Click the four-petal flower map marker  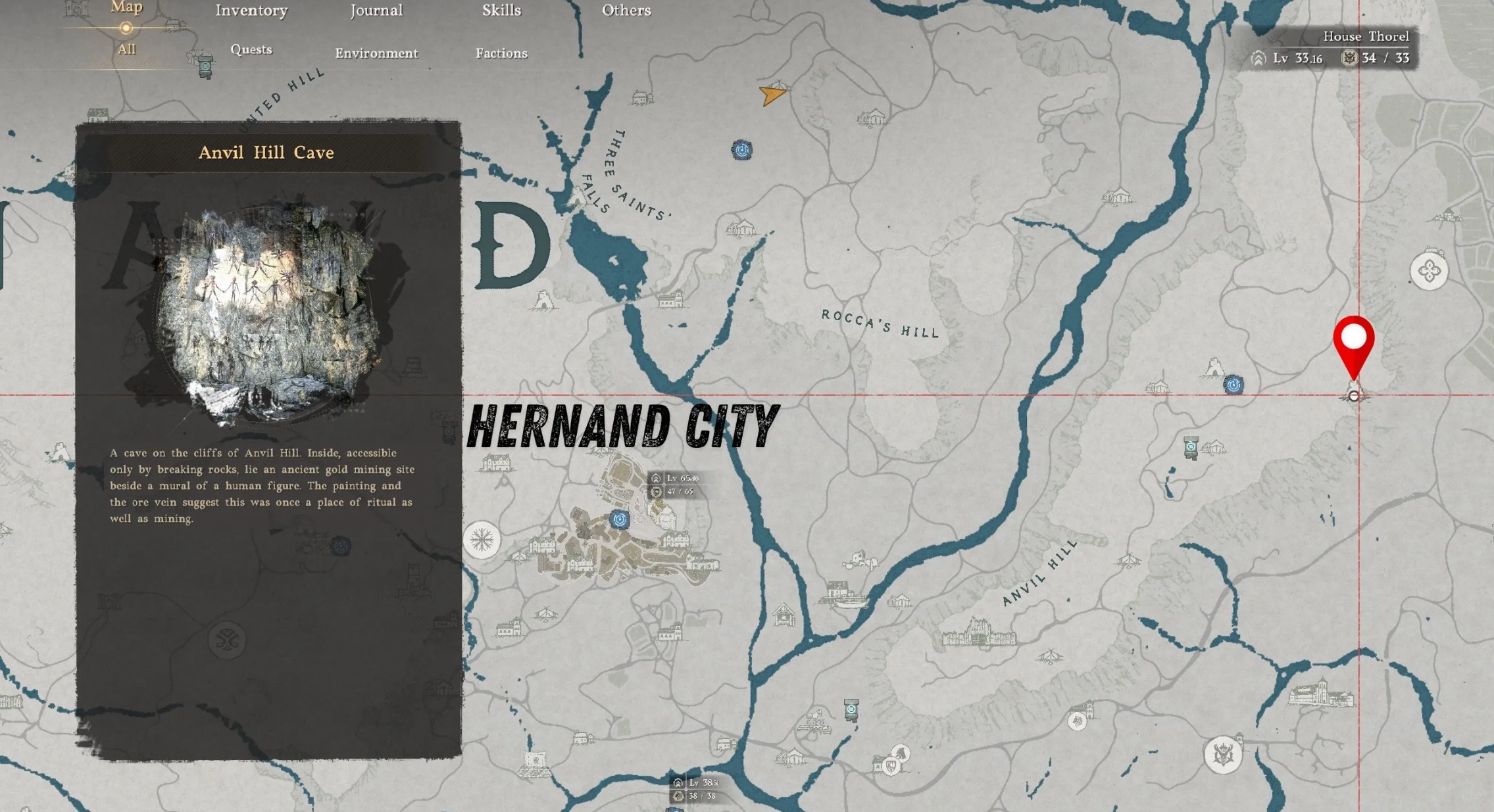pos(1429,270)
